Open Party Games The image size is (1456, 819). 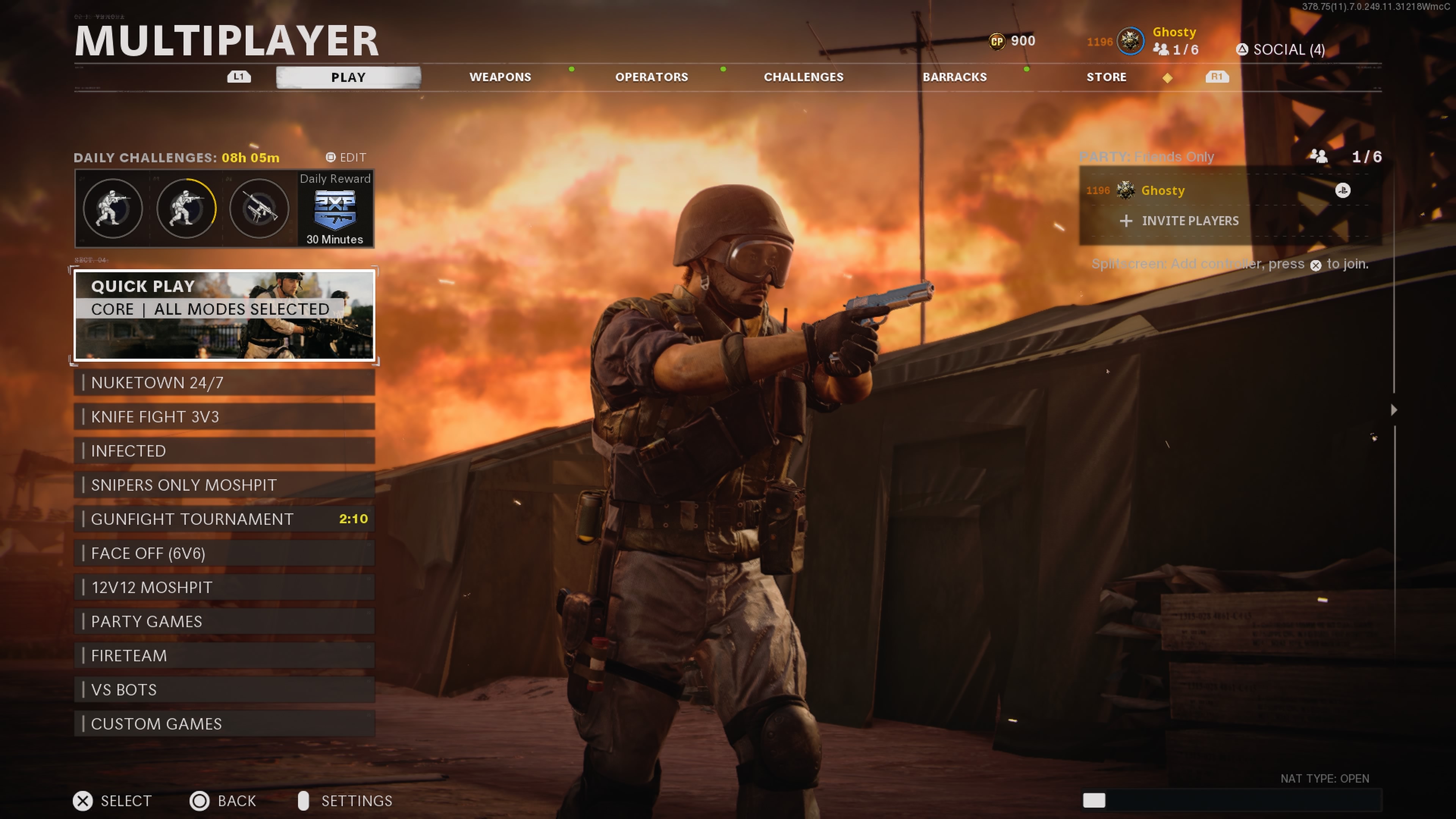point(224,621)
